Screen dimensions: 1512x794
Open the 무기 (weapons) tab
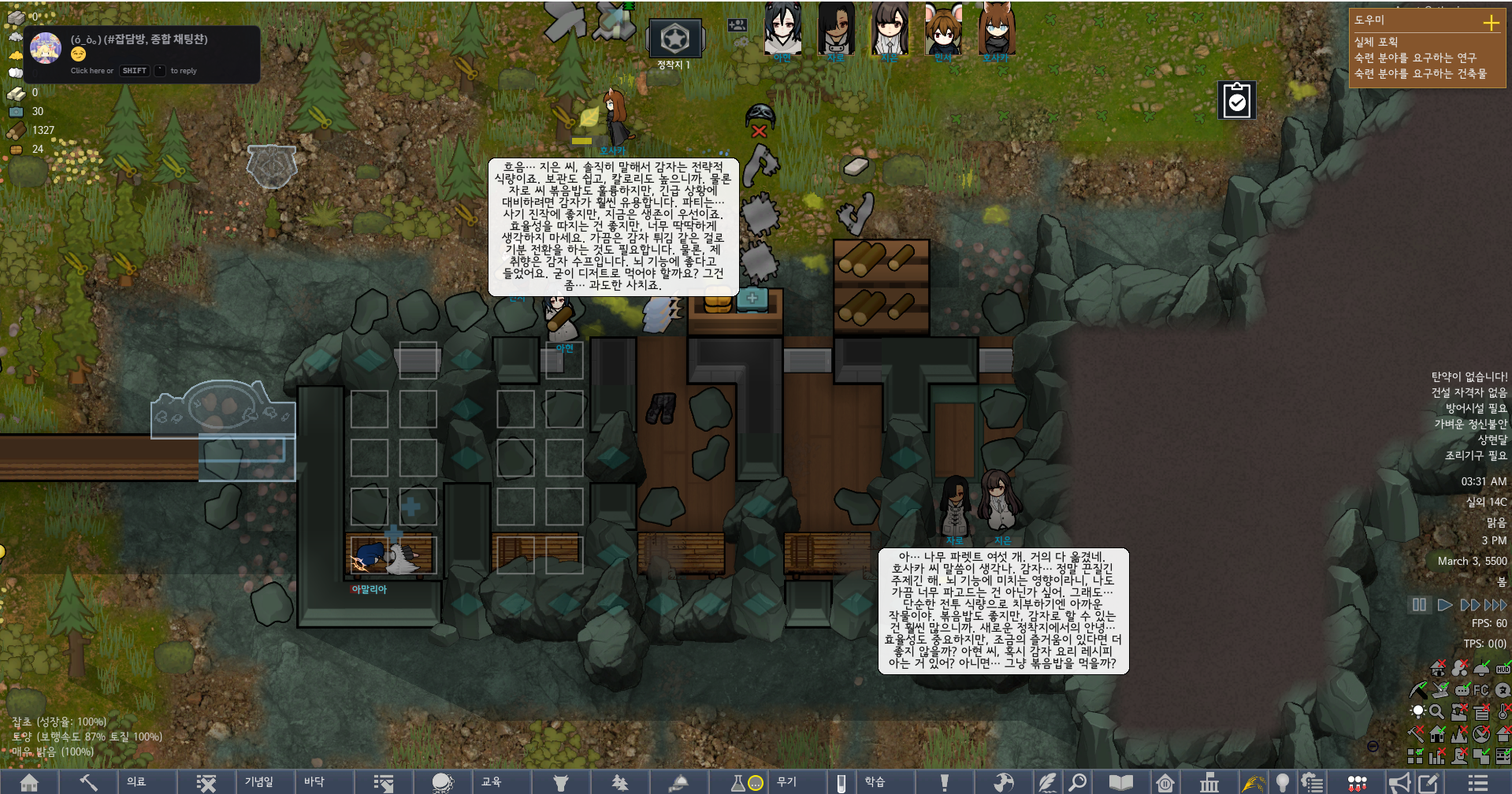pos(786,781)
